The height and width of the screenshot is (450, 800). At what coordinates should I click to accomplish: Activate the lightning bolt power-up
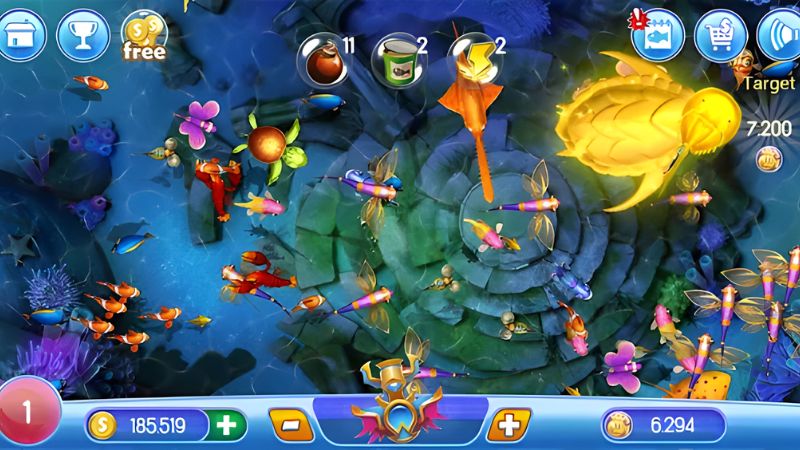click(469, 55)
